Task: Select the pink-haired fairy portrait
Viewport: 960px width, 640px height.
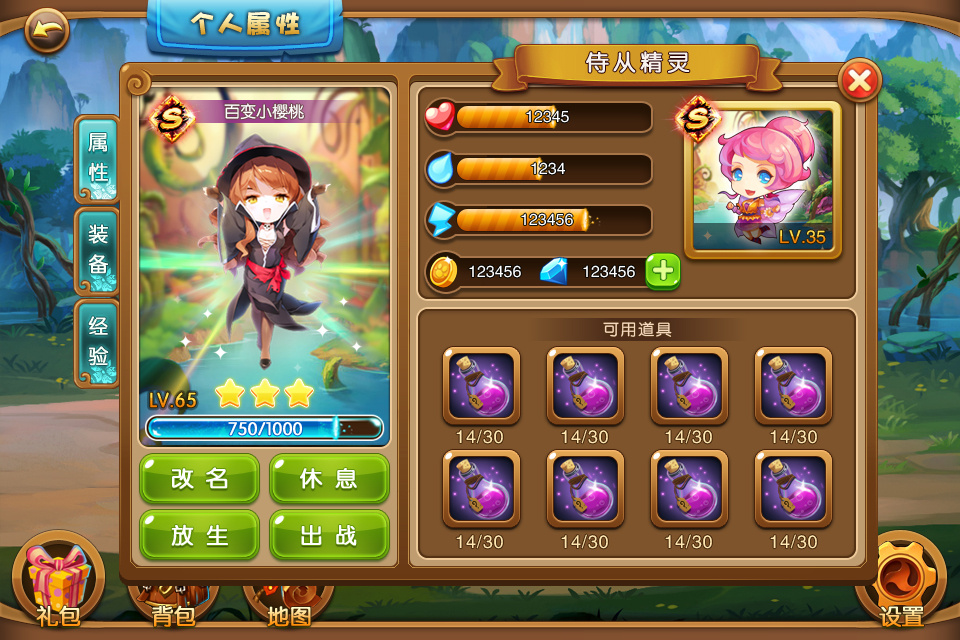Action: tap(763, 180)
